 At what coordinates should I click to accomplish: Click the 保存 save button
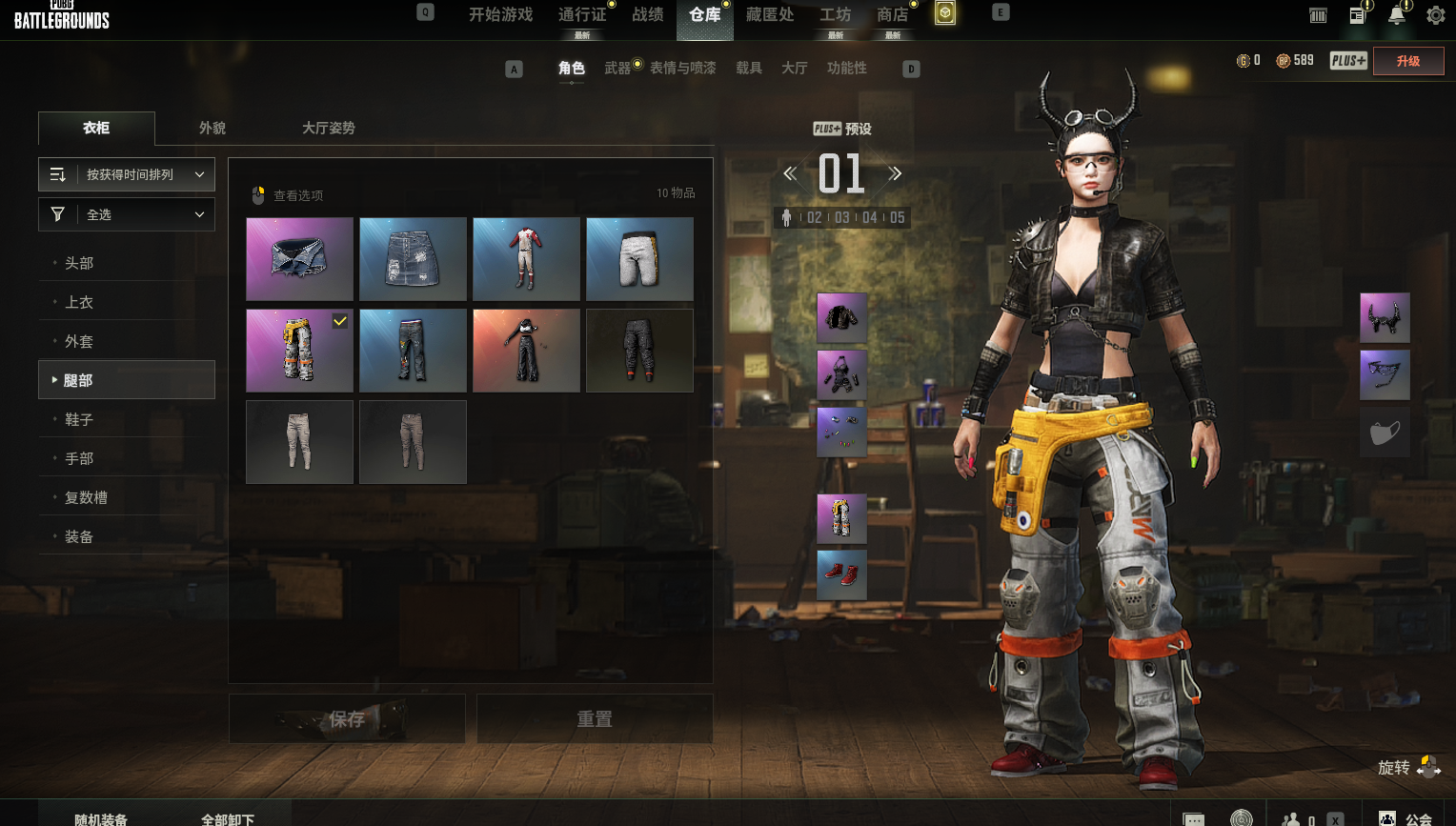coord(347,719)
